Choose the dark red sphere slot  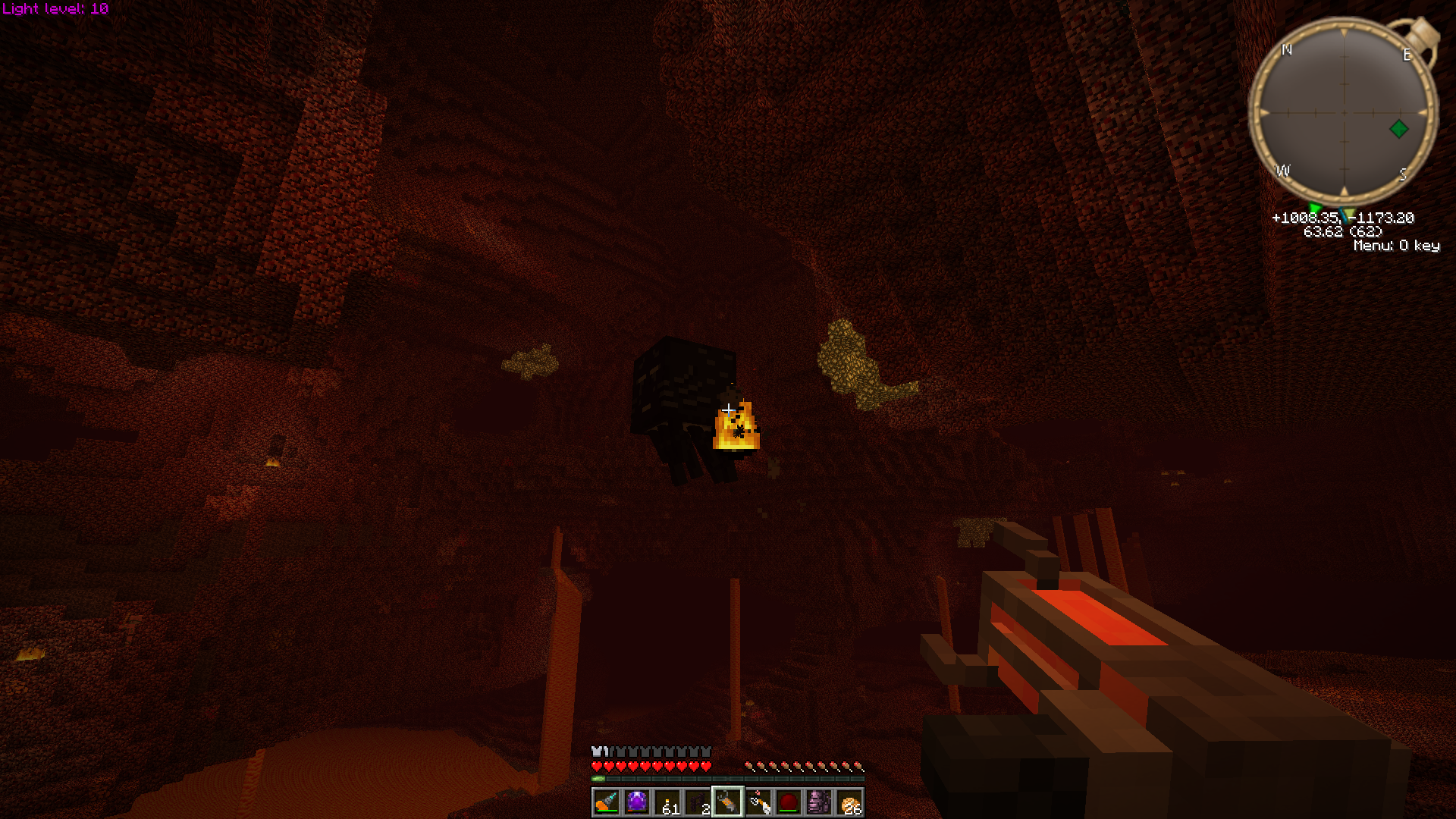pos(789,802)
